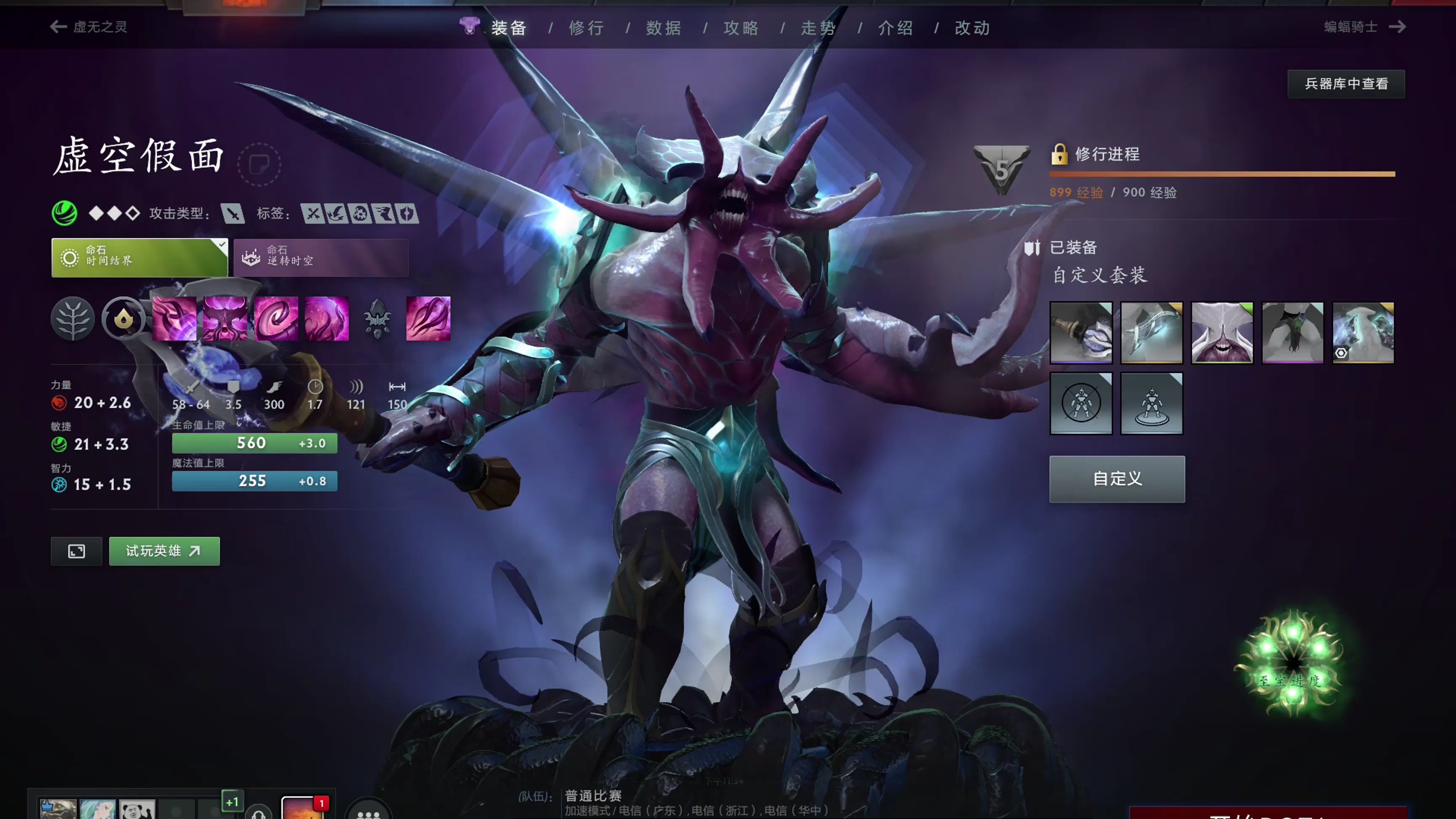The image size is (1456, 819).
Task: Click the checked 时间结界 命石 option
Action: click(139, 258)
